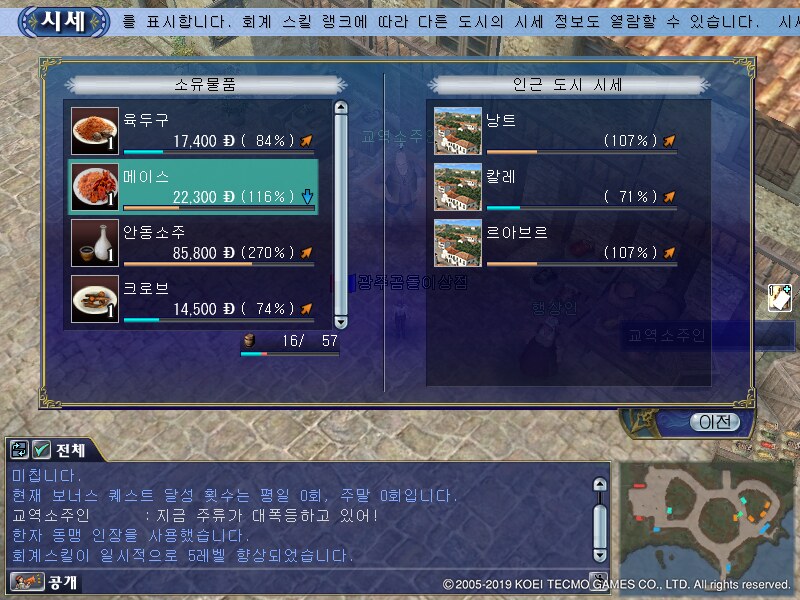Click the chat log scroll up arrow
800x600 pixels.
600,486
